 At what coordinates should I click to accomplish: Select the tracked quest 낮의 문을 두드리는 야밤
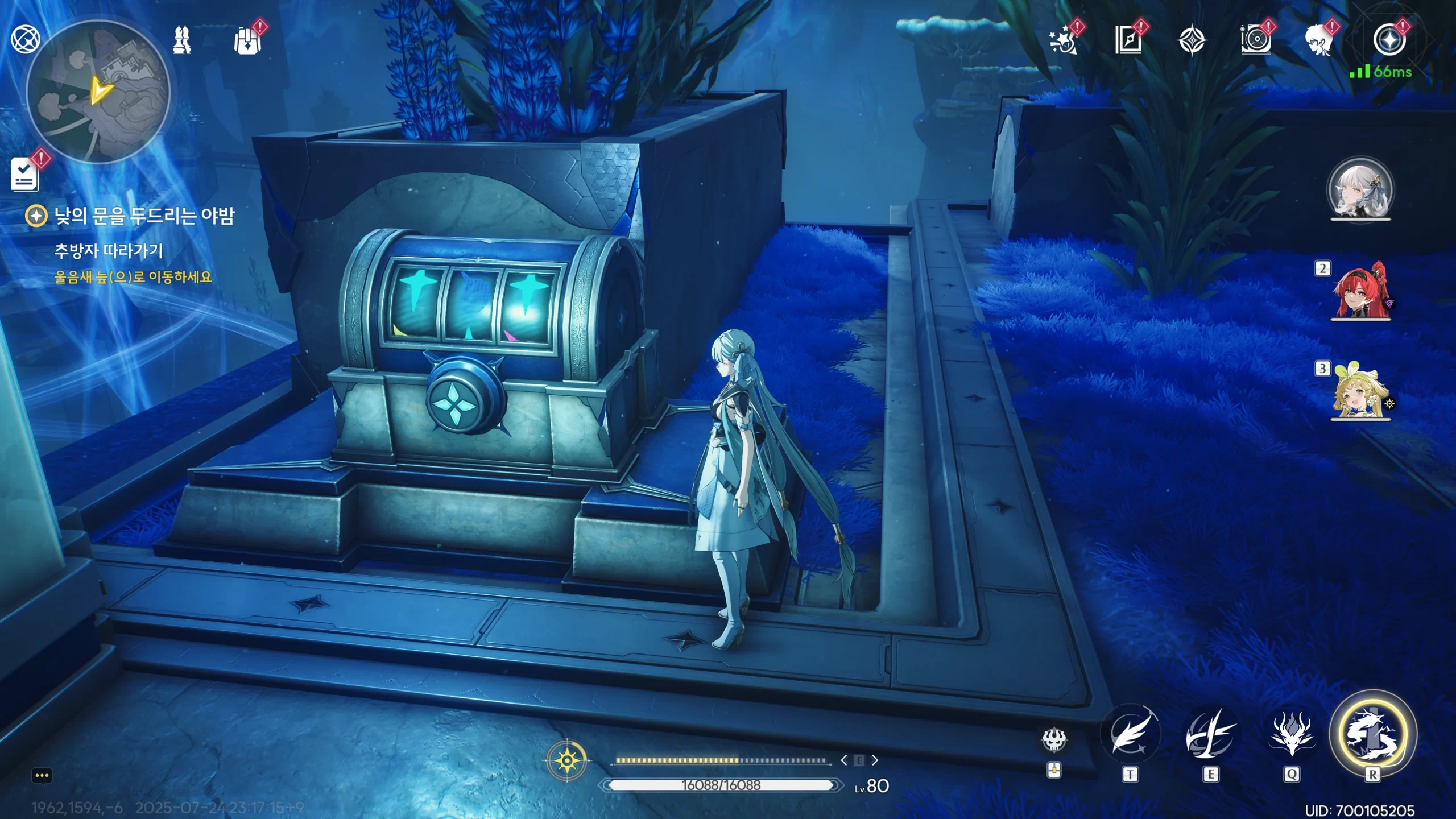pos(143,216)
